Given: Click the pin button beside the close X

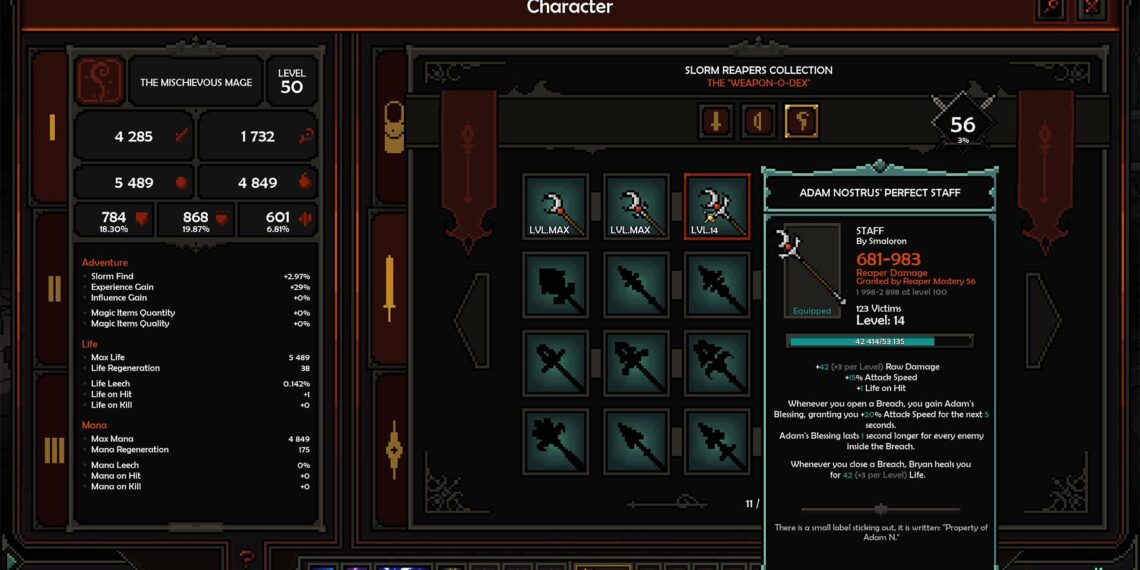Looking at the screenshot, I should click(x=1051, y=7).
